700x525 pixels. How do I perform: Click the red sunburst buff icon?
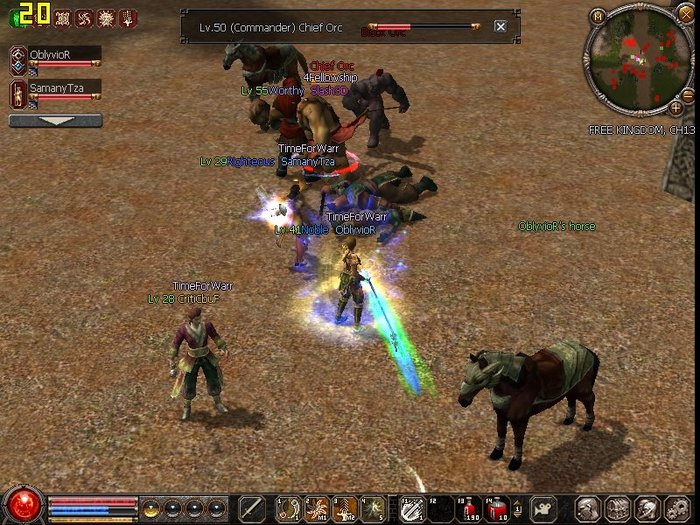coord(106,17)
